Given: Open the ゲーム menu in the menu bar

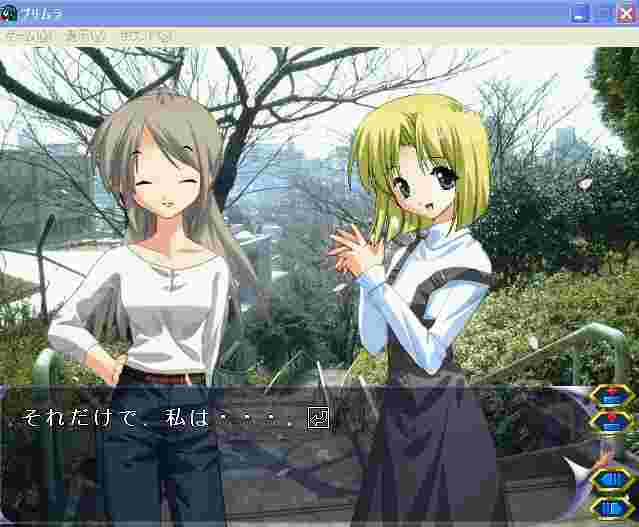Looking at the screenshot, I should coord(28,35).
